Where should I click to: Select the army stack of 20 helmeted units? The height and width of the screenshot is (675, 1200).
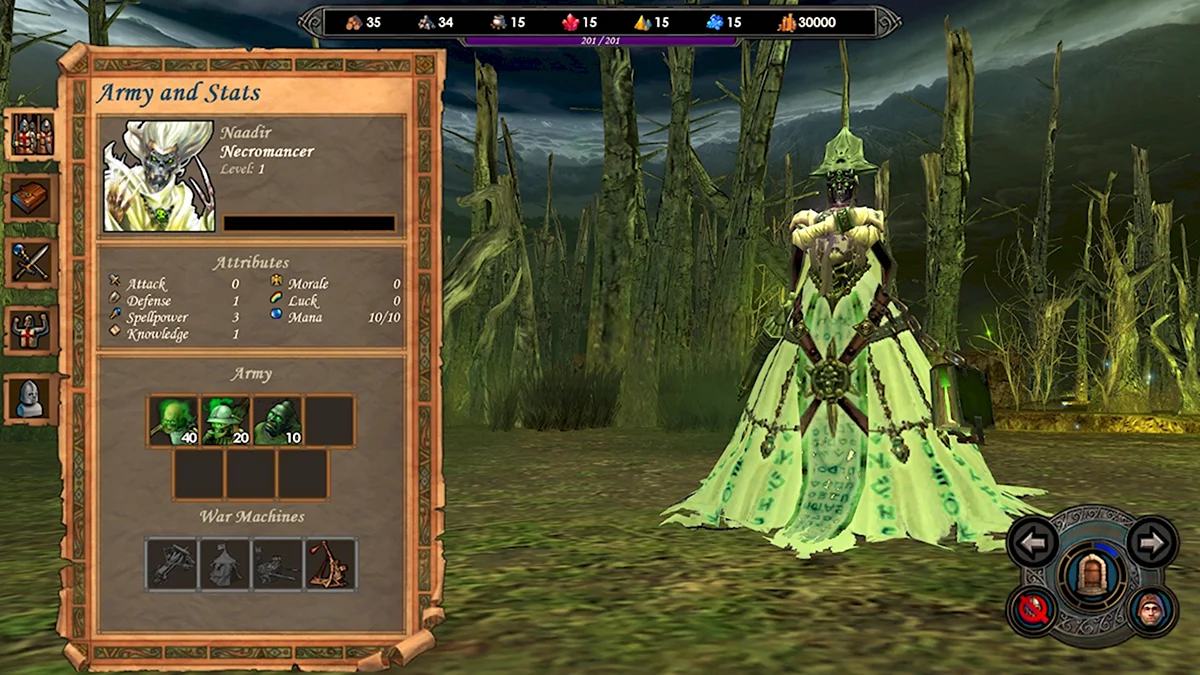pyautogui.click(x=226, y=420)
